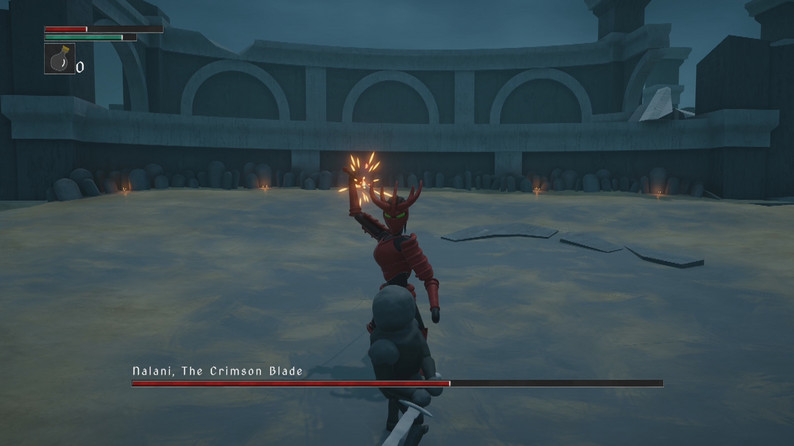Select the empty flask item slot
Image resolution: width=794 pixels, height=446 pixels.
pyautogui.click(x=59, y=59)
